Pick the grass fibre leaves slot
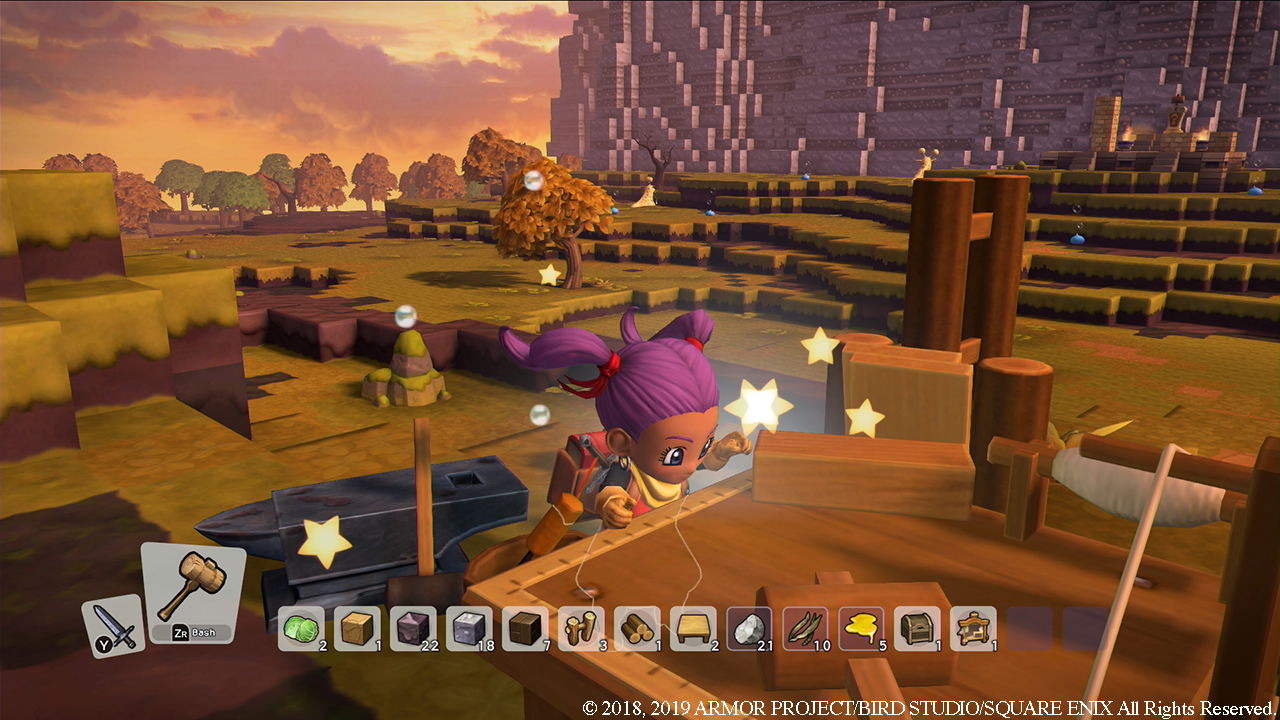 point(805,628)
